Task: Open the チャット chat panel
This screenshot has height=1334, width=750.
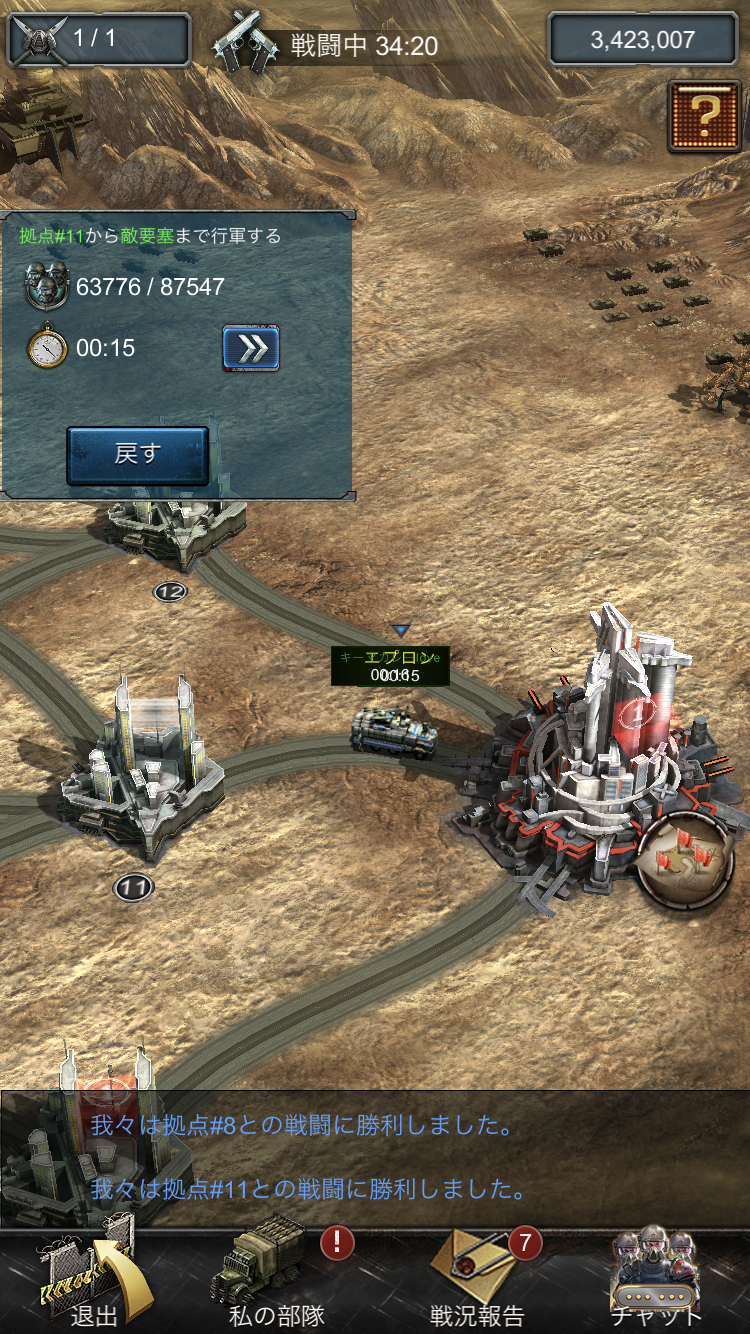Action: coord(656,1278)
